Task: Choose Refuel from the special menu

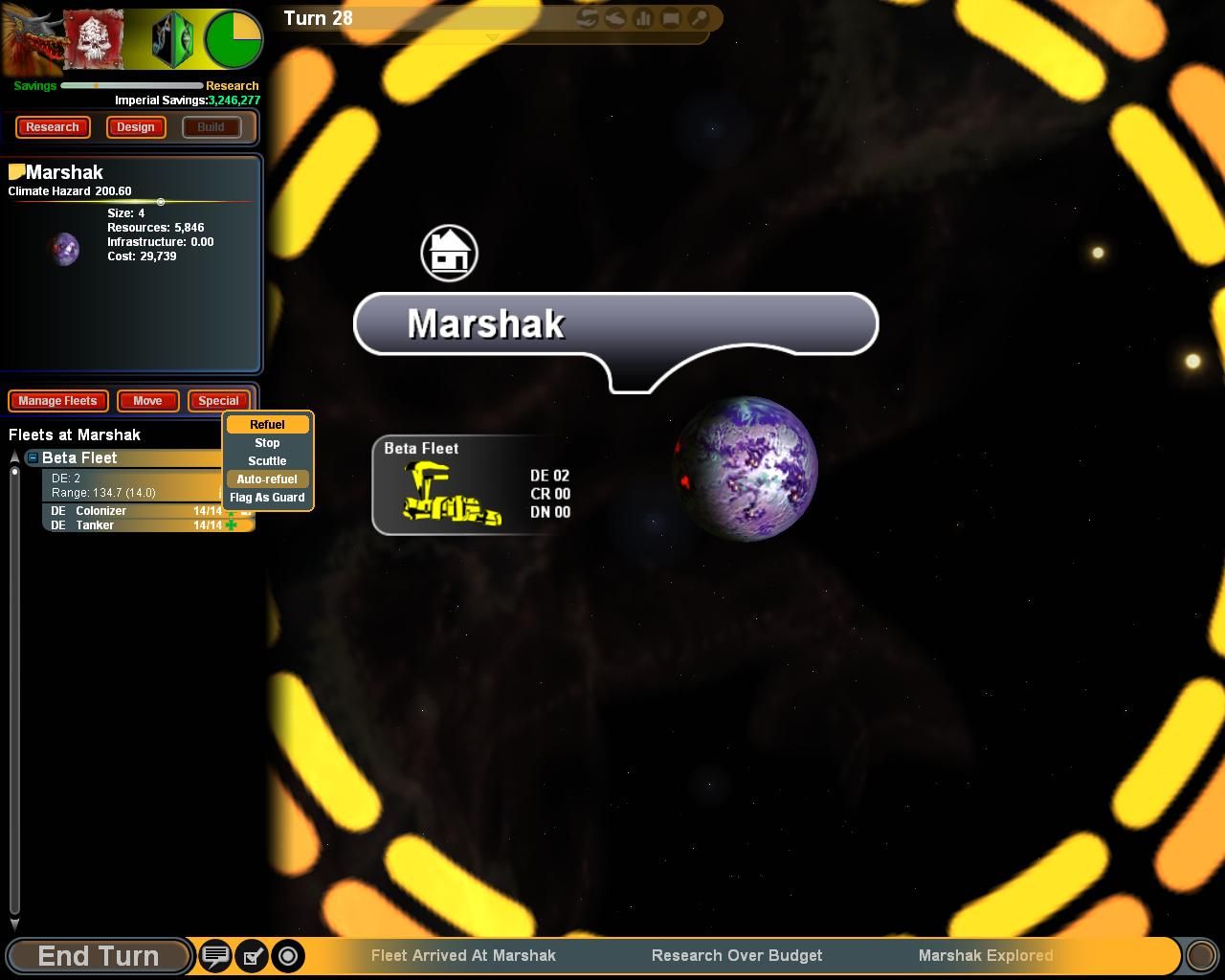Action: [x=267, y=425]
